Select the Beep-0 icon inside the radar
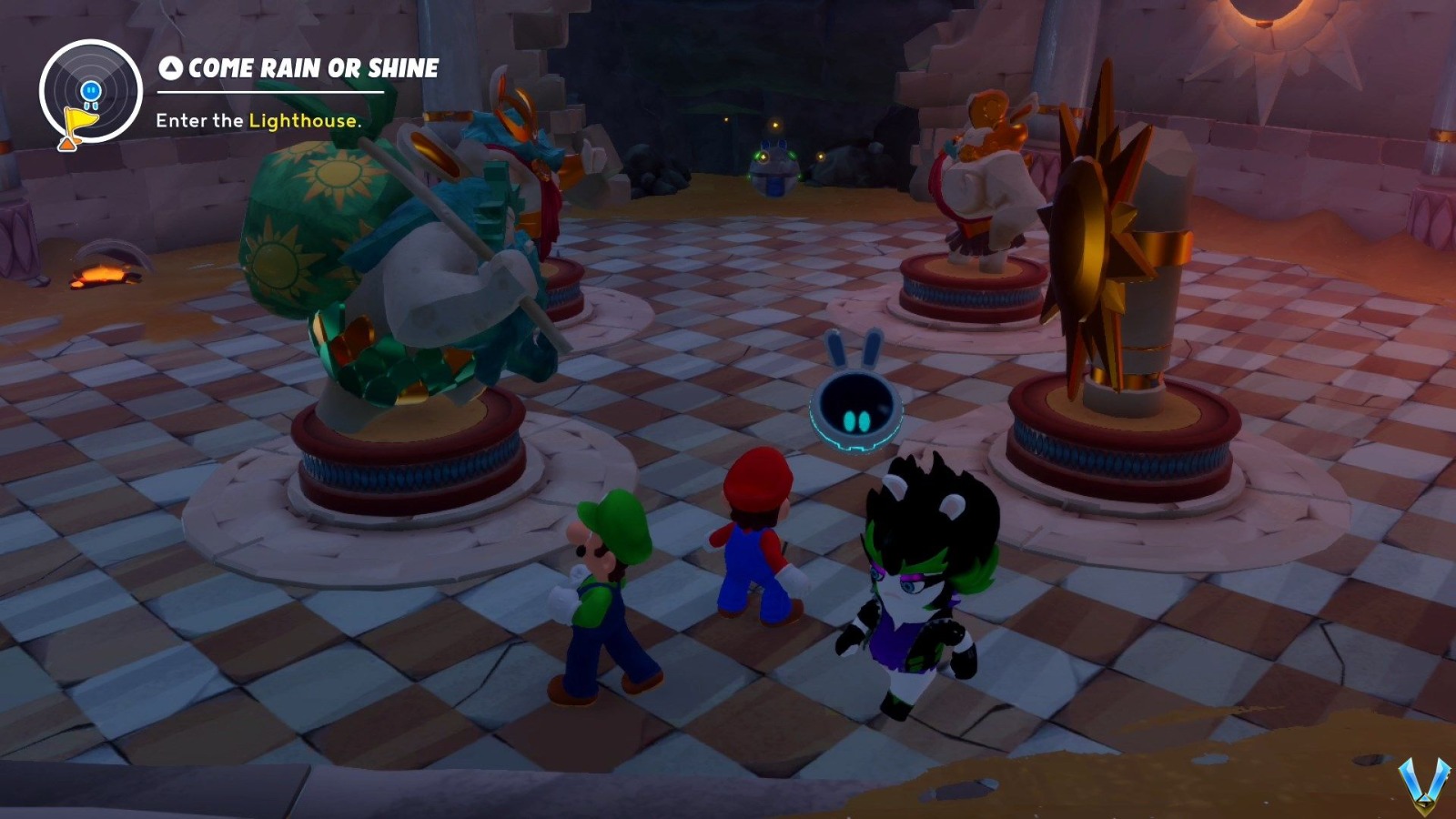The image size is (1456, 819). [90, 90]
